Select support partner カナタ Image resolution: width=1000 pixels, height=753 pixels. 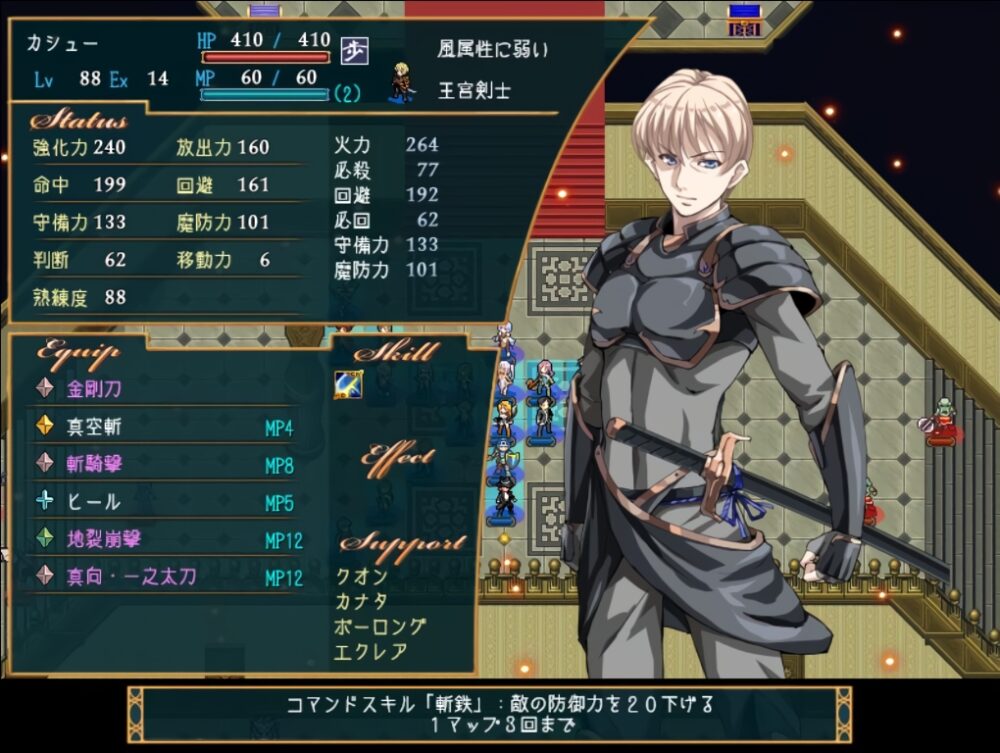tap(361, 602)
